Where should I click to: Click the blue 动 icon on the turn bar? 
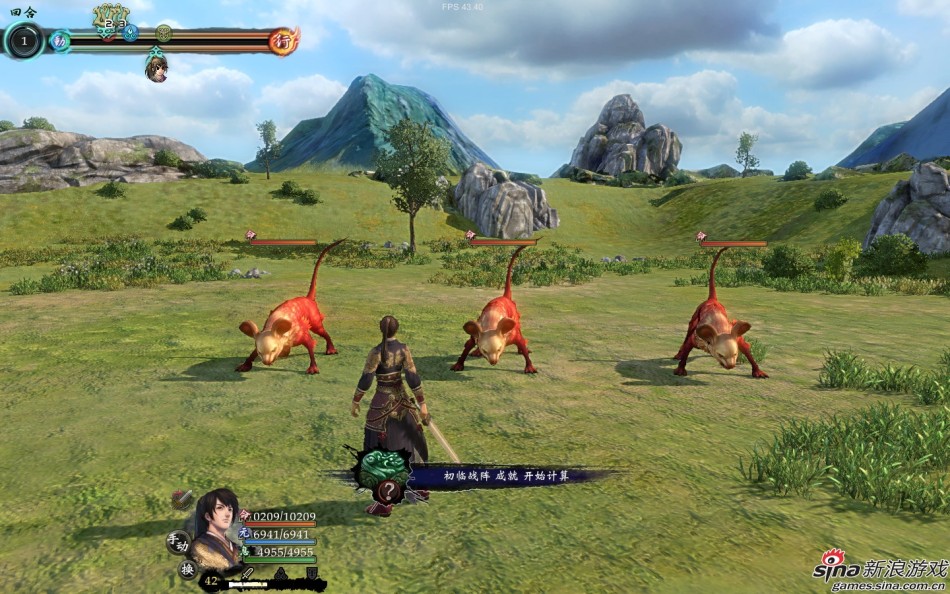point(60,41)
